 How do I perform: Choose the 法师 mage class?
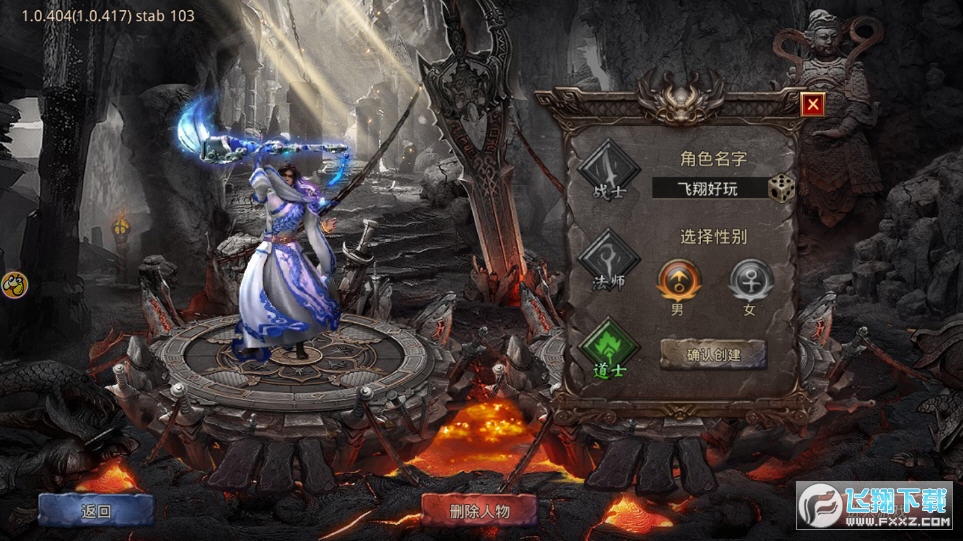pos(608,259)
